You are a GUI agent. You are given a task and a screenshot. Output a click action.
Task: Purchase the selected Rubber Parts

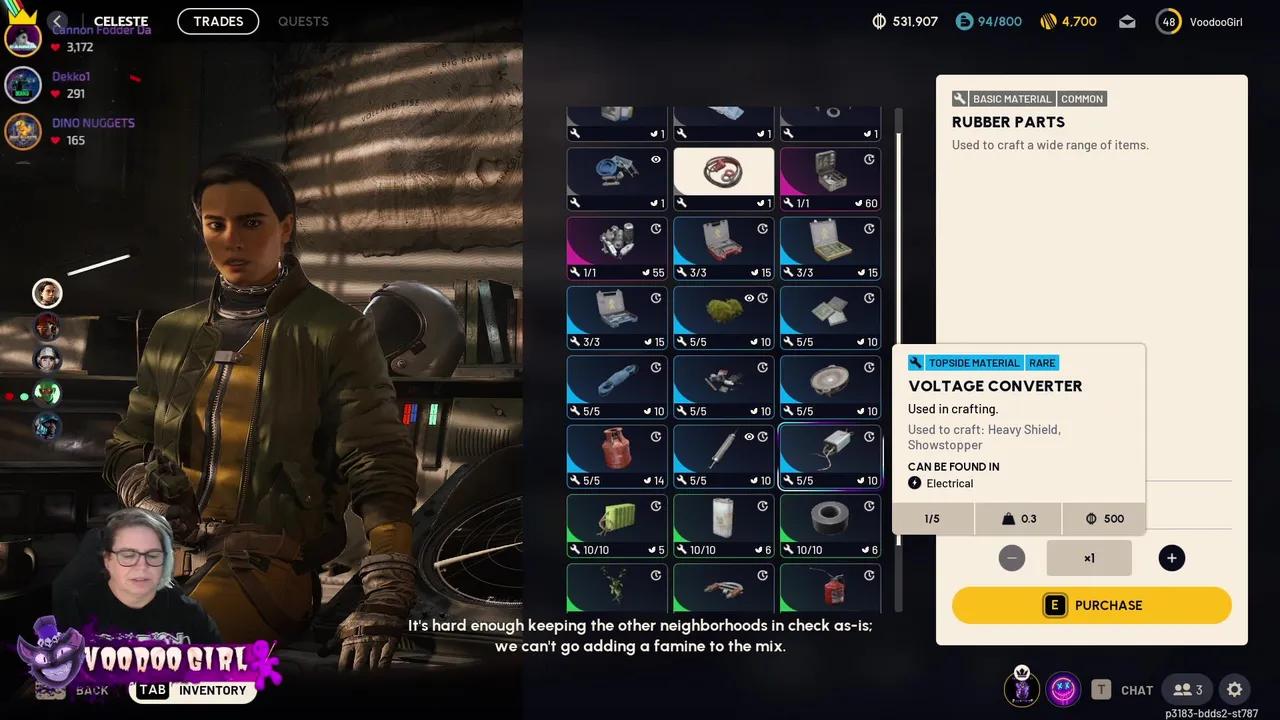(x=1091, y=605)
